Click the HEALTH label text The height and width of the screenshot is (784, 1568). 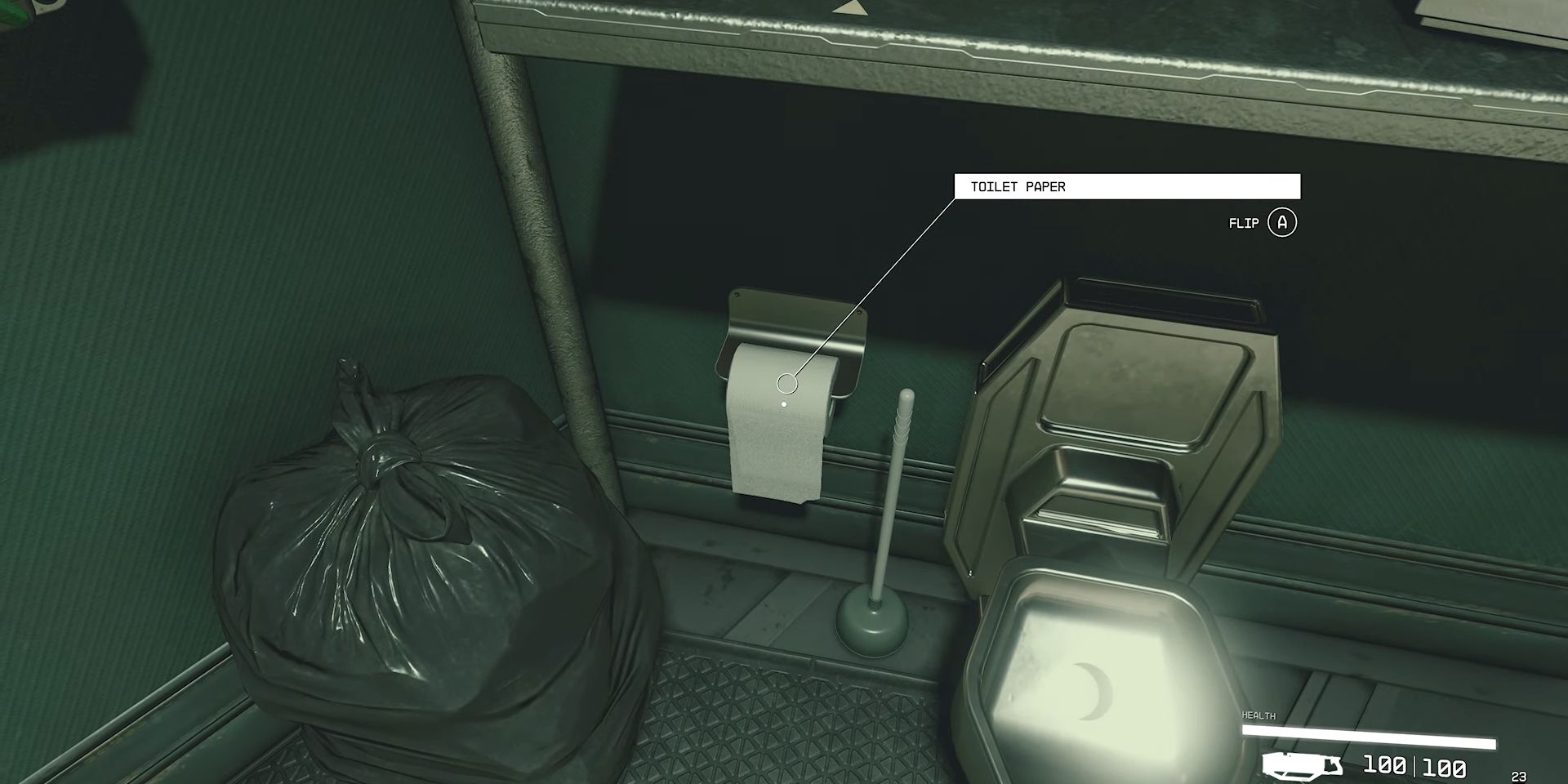(x=1258, y=714)
